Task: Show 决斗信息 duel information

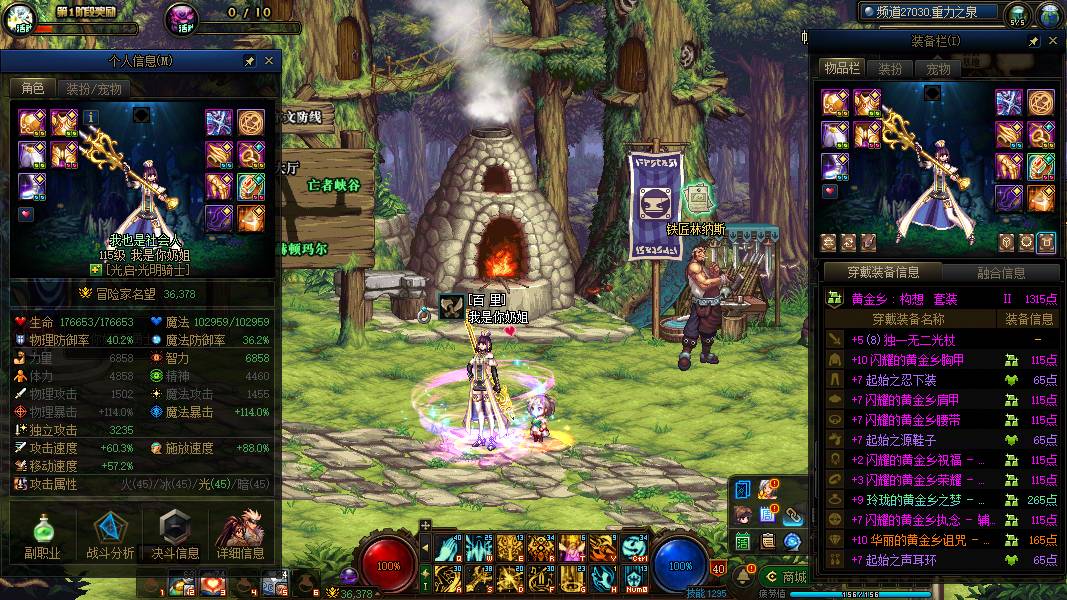Action: point(175,535)
